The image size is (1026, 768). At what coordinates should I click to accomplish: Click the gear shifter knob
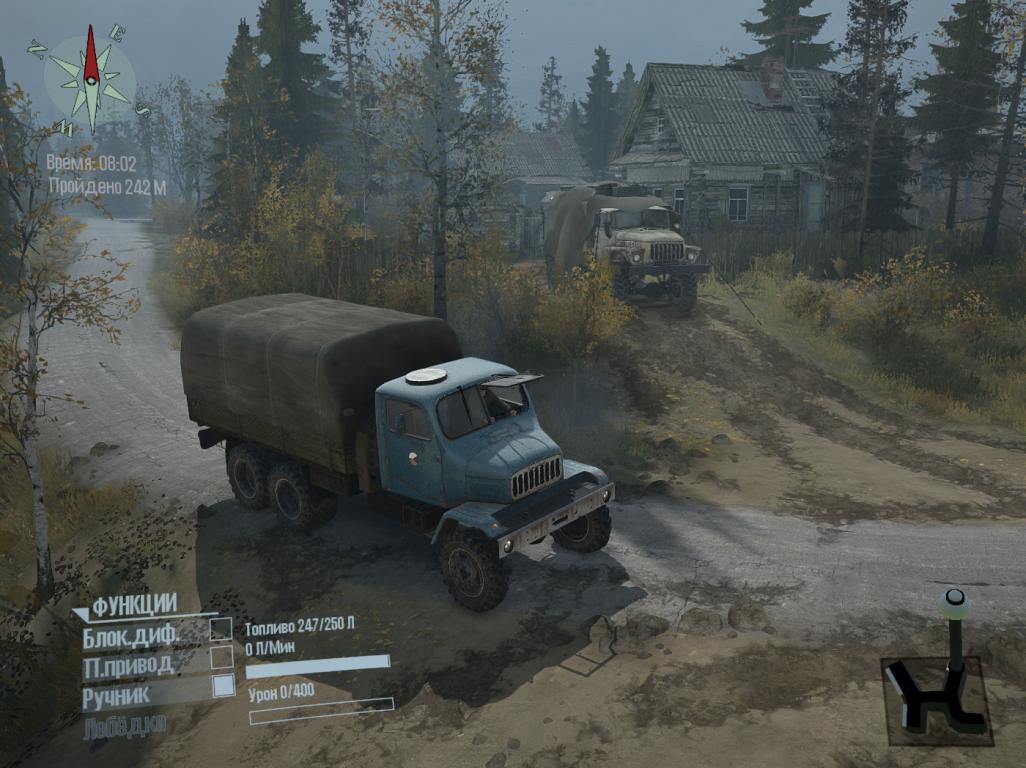955,601
